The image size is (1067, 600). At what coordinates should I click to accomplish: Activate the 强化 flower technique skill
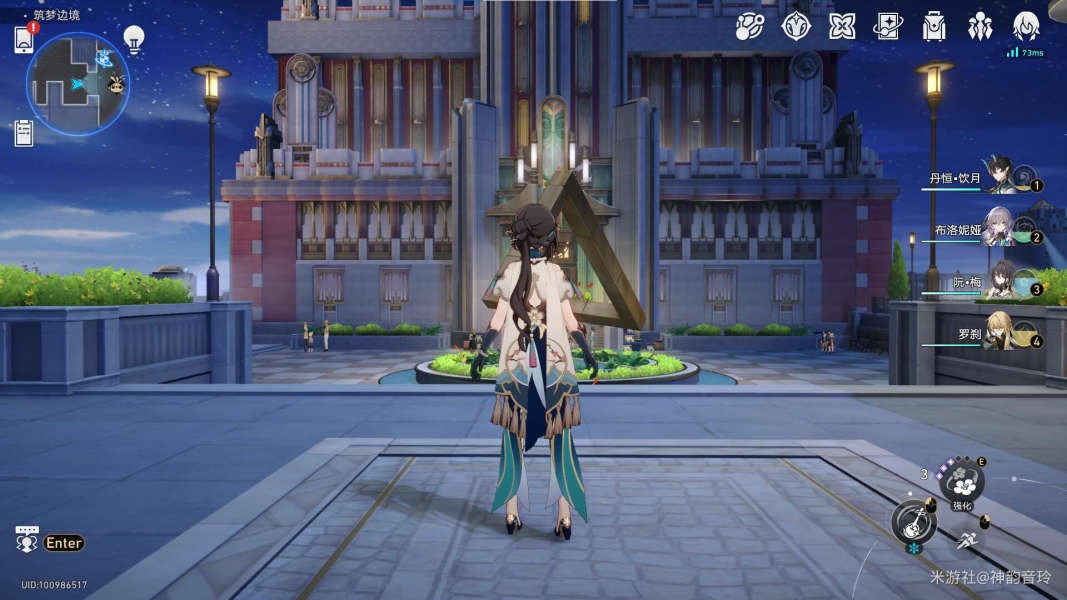click(x=962, y=483)
